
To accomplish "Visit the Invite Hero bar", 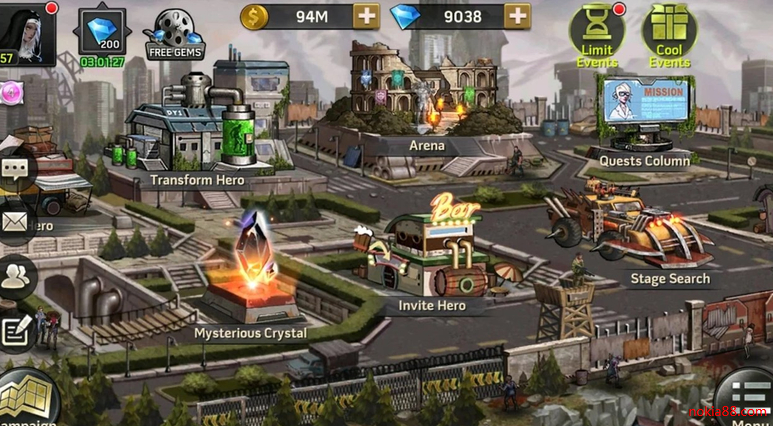I will click(x=430, y=255).
